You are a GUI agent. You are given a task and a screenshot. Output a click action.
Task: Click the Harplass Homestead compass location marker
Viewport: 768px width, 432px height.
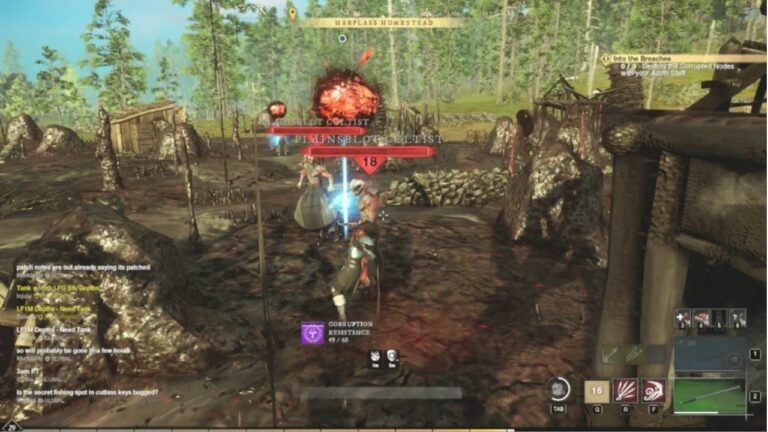point(292,14)
